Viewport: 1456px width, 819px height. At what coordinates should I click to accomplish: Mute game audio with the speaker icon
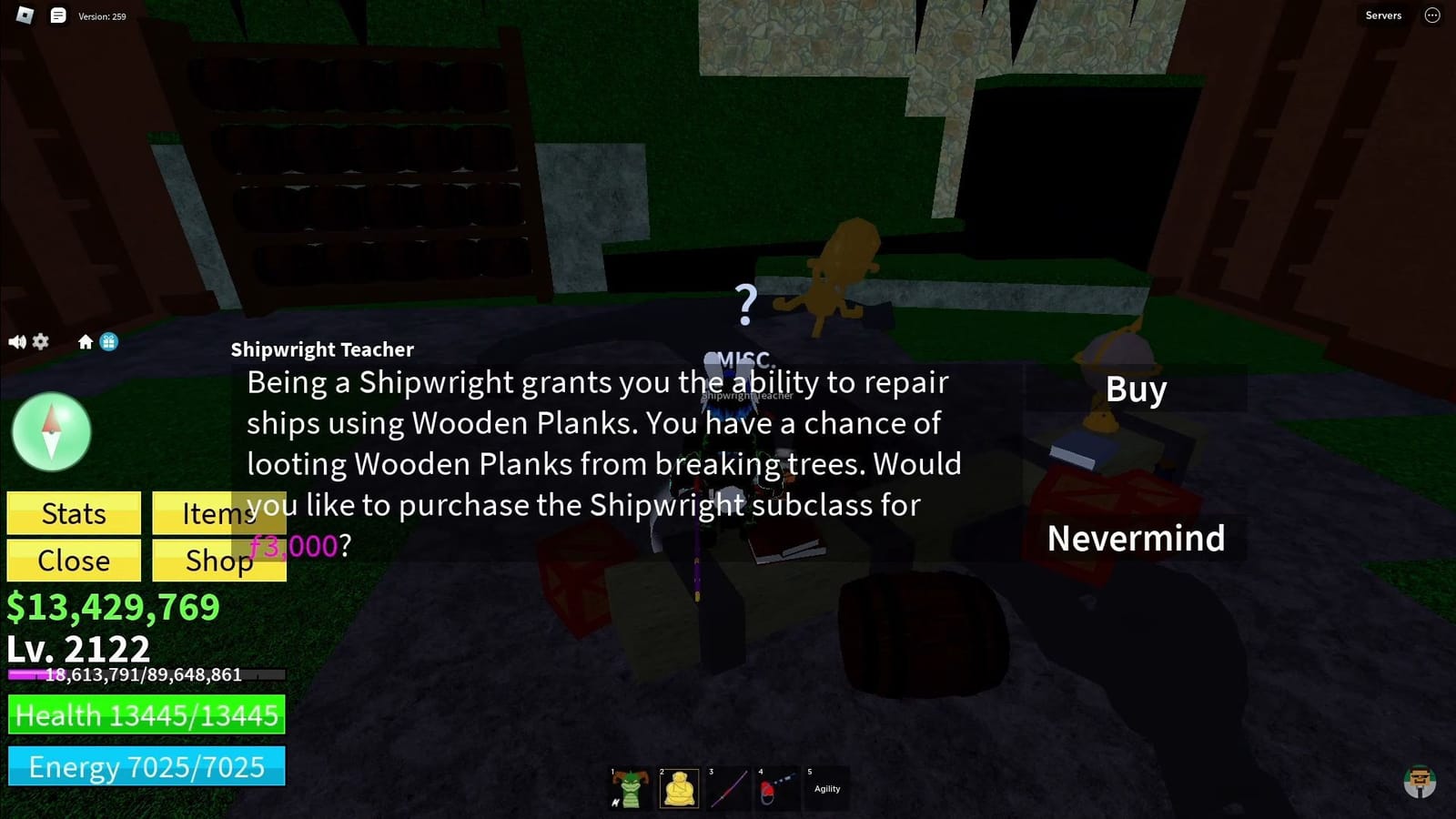[16, 341]
